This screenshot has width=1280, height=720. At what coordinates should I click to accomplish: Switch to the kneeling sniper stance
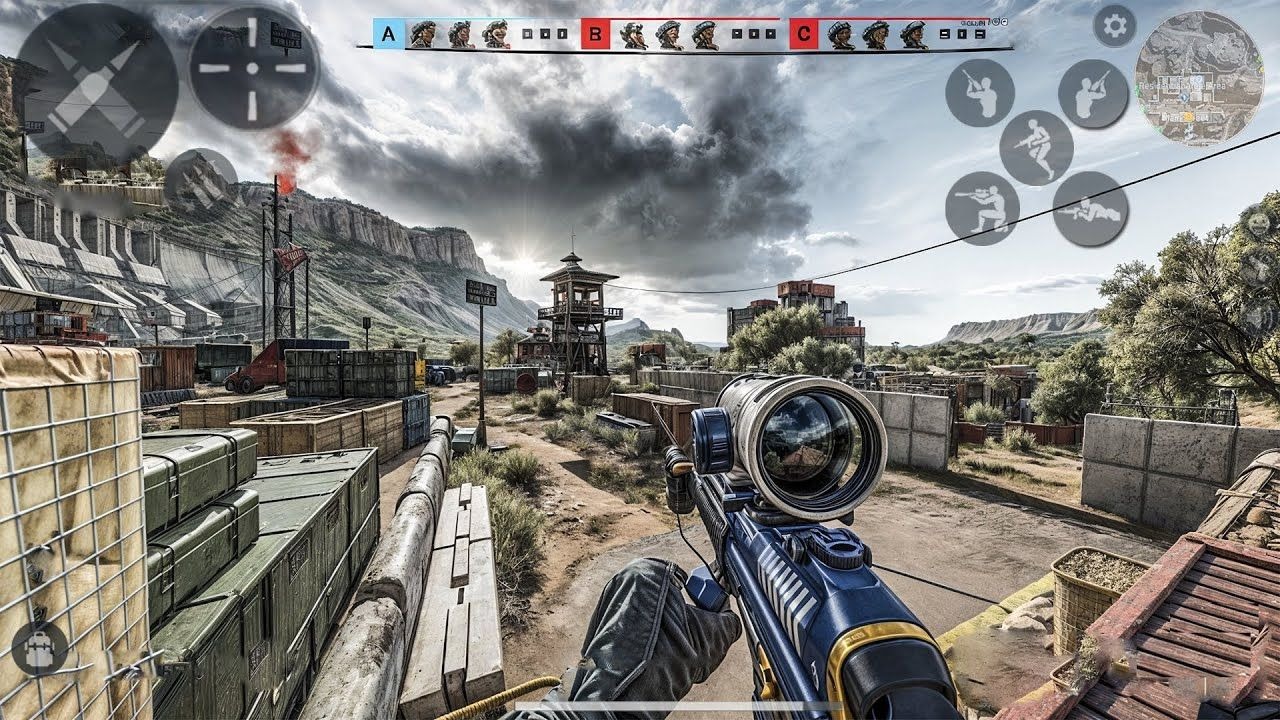(982, 208)
